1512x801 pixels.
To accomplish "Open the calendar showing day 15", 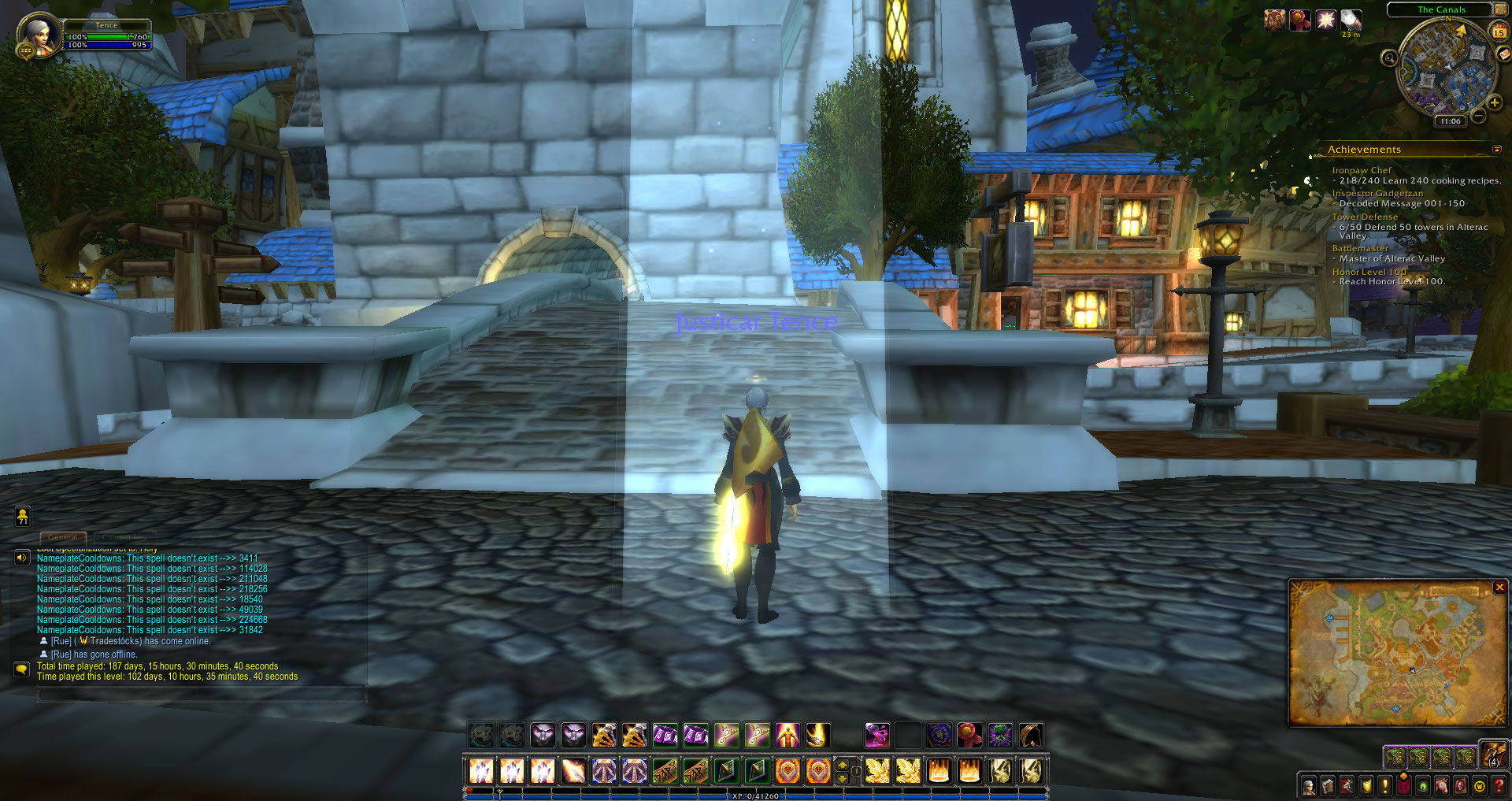I will 1499,32.
